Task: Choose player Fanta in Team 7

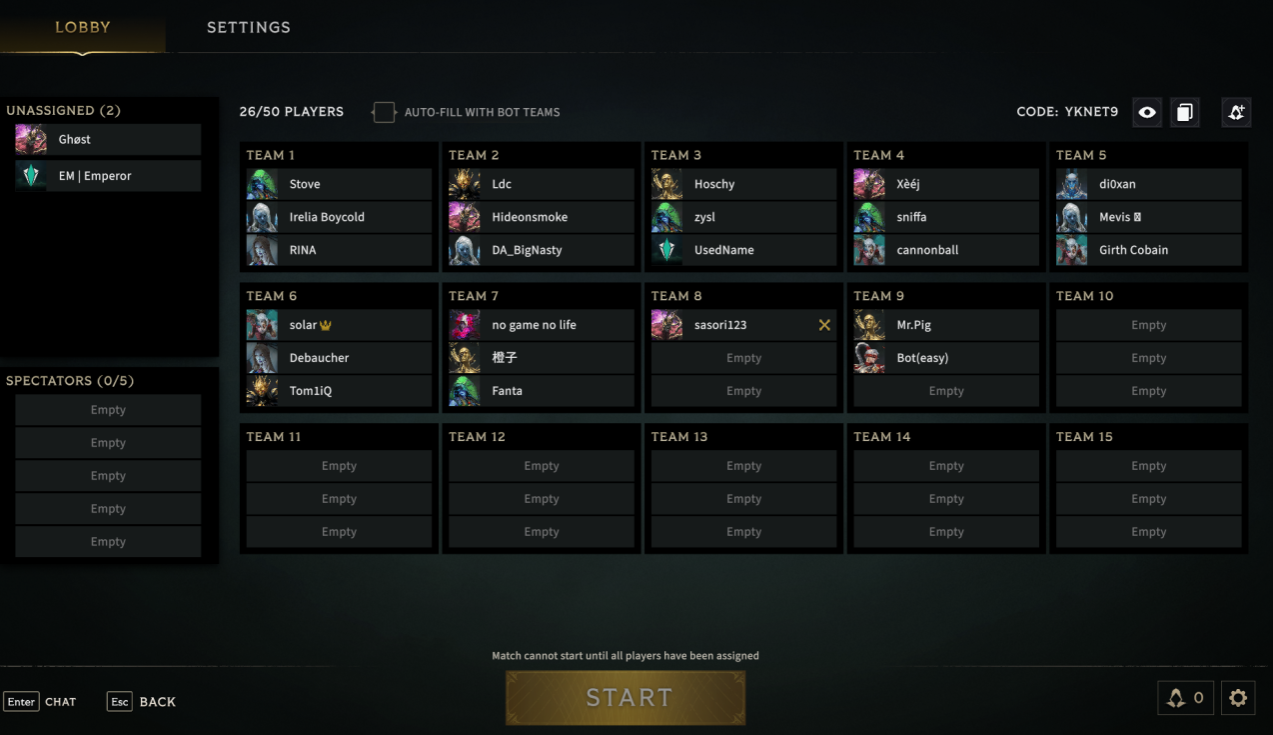Action: [x=541, y=391]
